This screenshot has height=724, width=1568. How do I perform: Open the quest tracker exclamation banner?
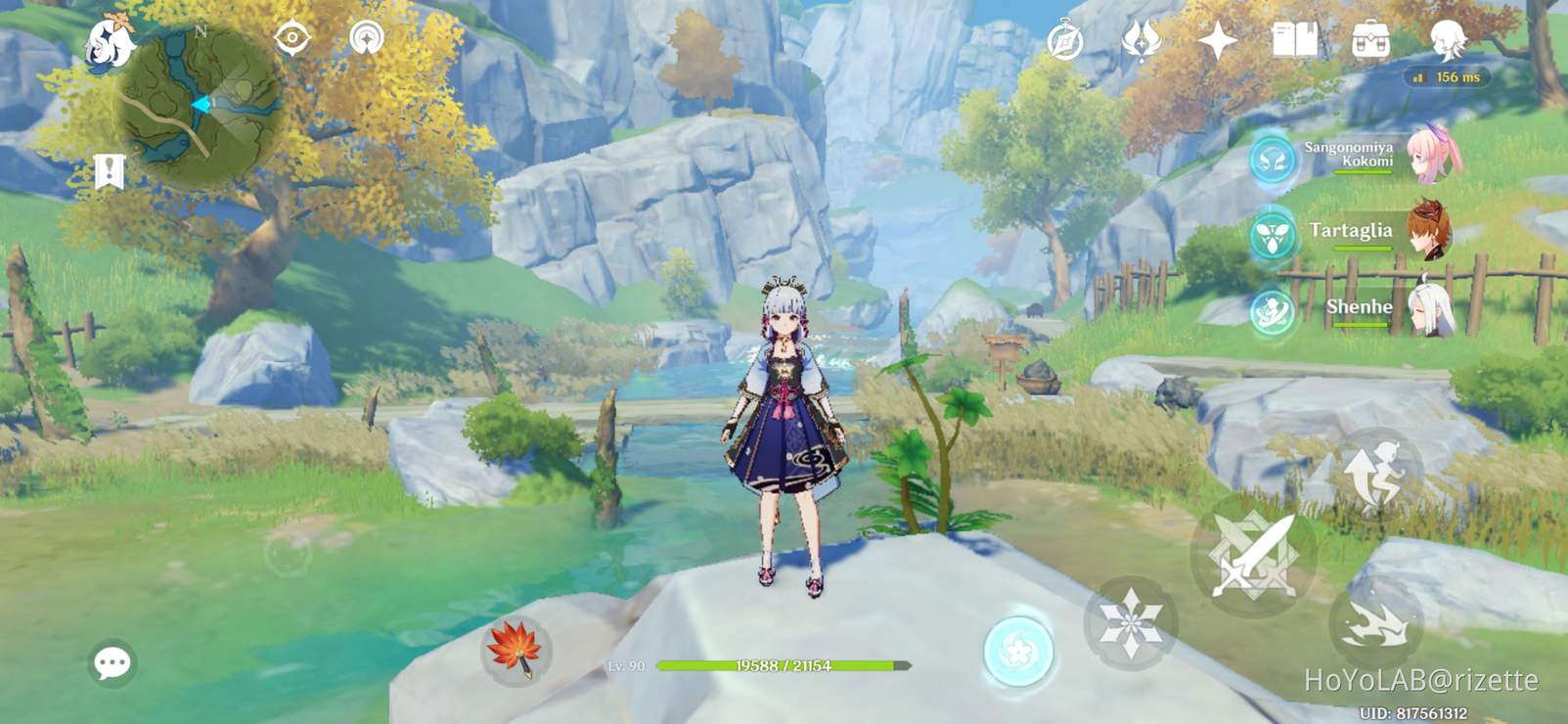pos(111,168)
